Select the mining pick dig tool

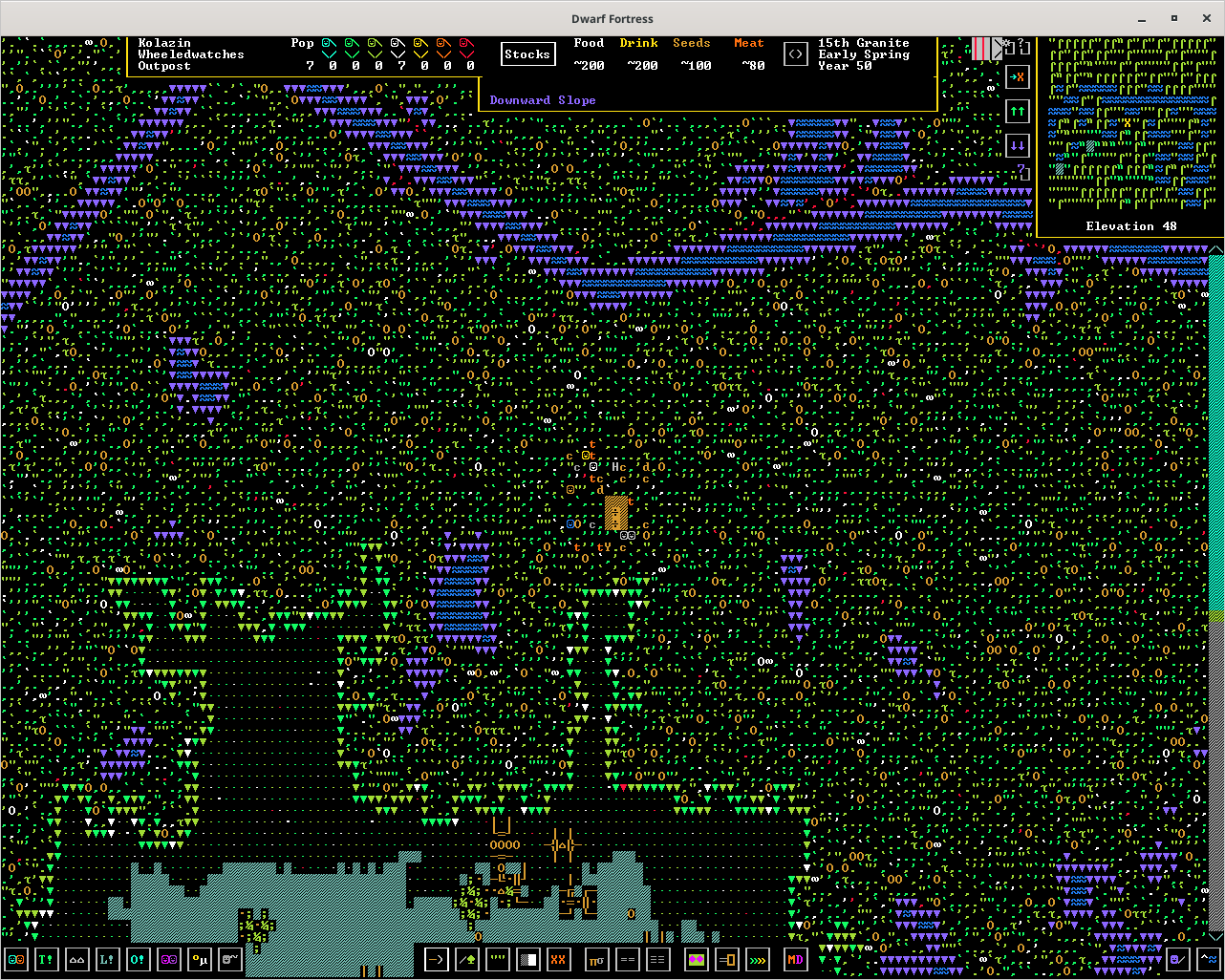click(436, 959)
